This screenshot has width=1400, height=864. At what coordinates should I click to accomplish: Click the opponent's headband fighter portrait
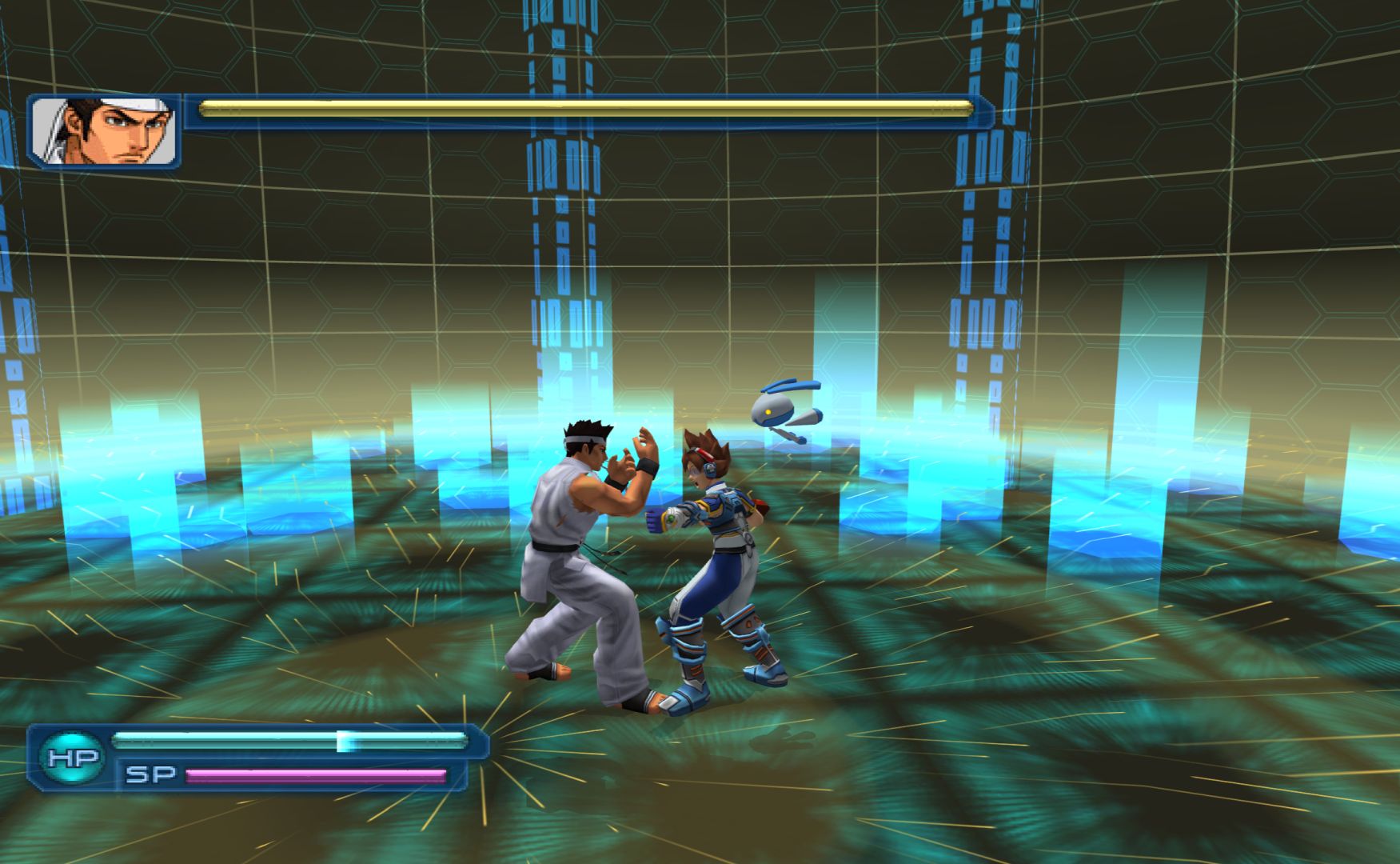pyautogui.click(x=104, y=131)
